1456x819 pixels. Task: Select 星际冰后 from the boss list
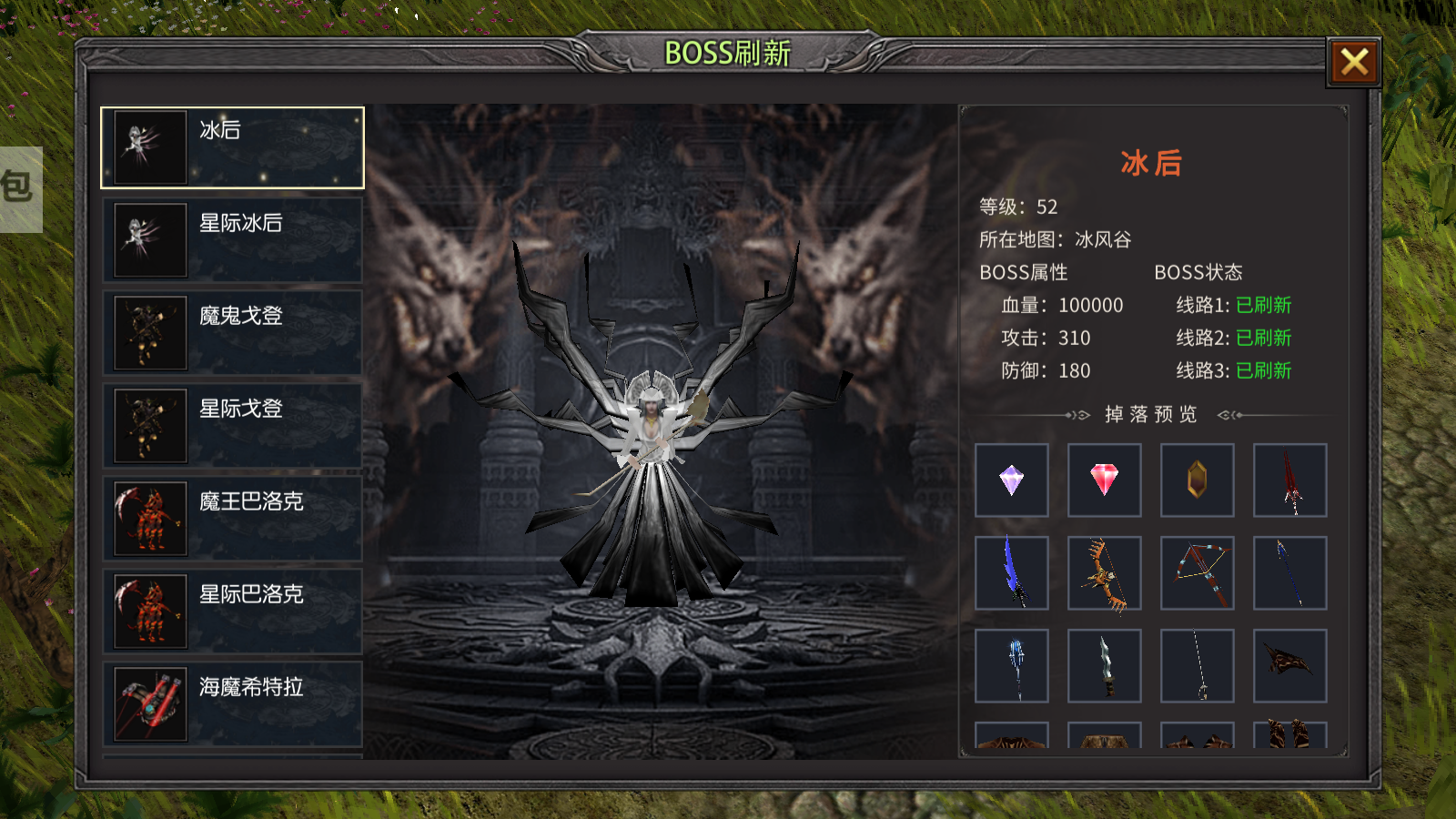(x=232, y=238)
